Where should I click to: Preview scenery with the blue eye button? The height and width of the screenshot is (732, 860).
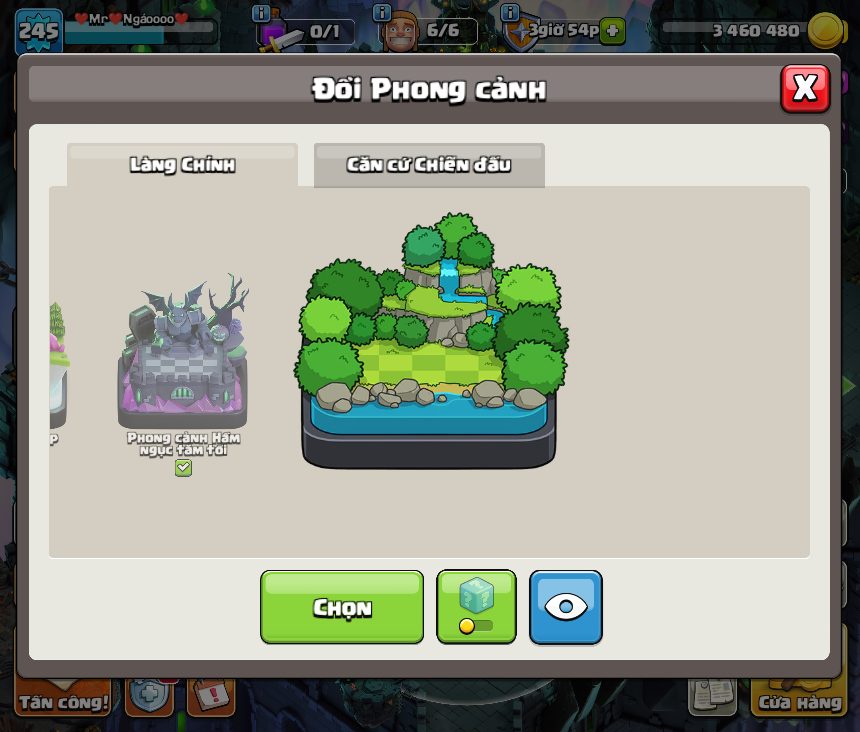[566, 607]
